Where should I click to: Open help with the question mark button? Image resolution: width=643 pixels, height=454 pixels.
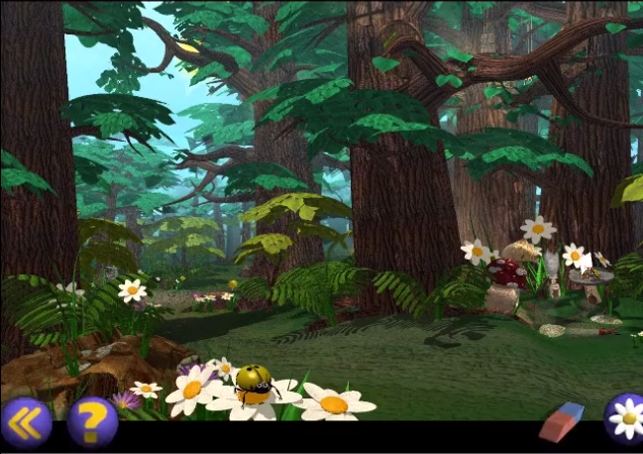[92, 422]
